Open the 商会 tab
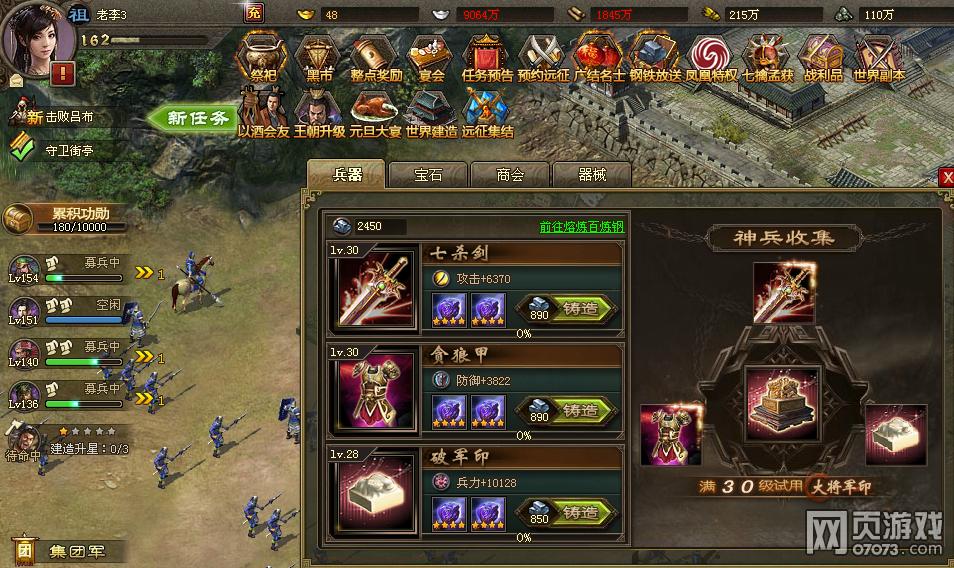This screenshot has height=568, width=954. pos(510,174)
